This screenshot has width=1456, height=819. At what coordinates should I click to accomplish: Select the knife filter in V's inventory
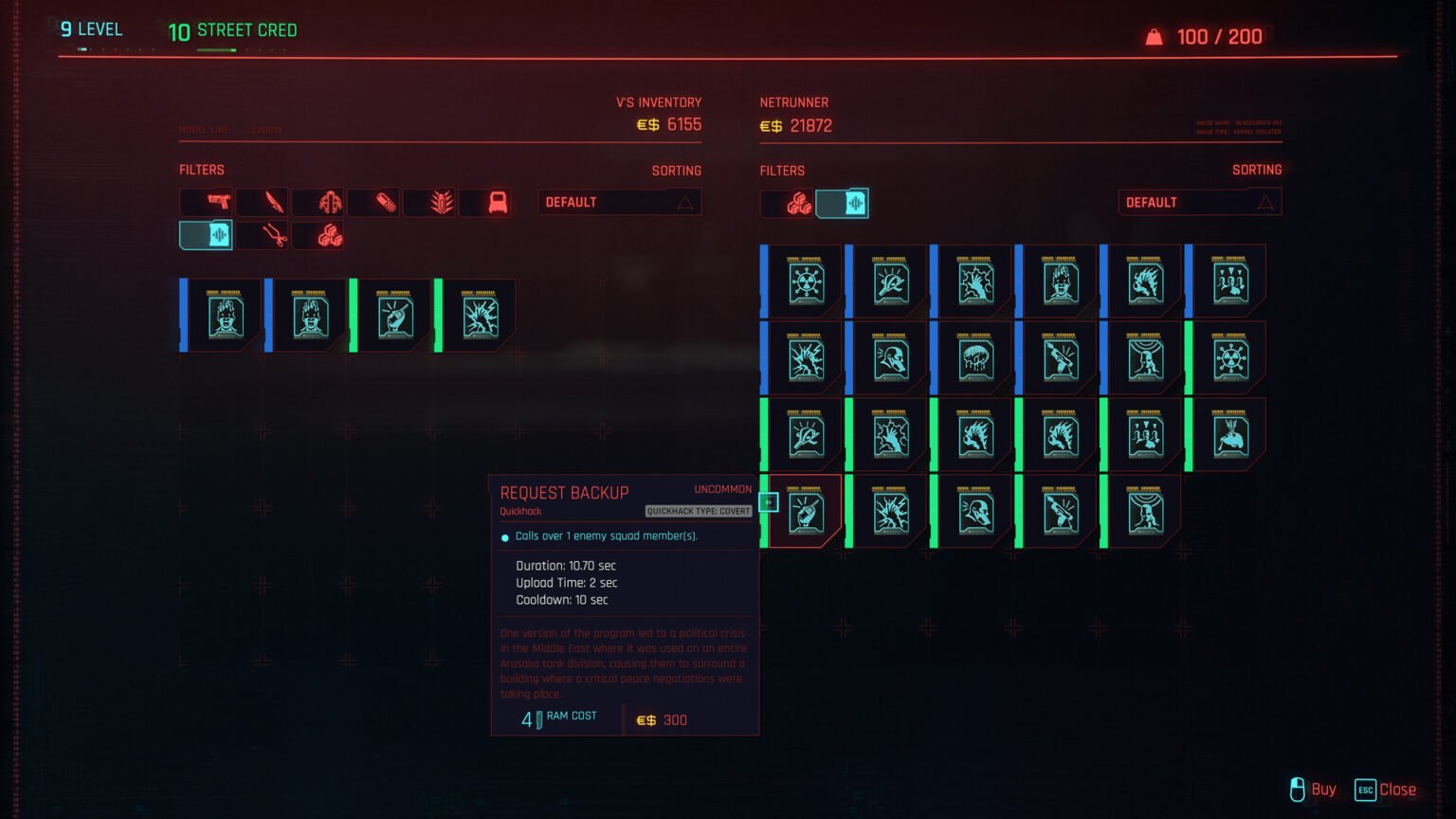click(x=274, y=202)
